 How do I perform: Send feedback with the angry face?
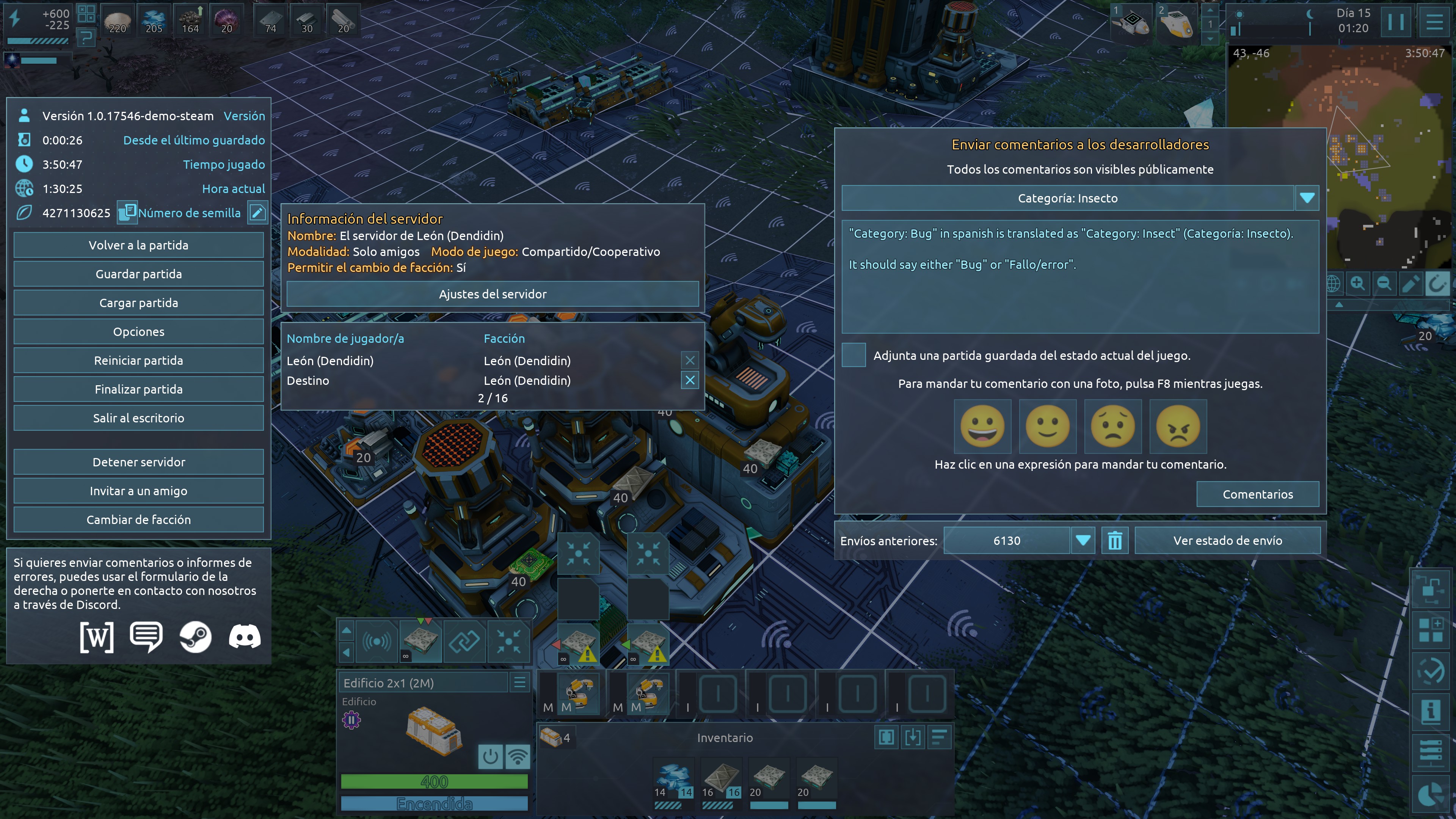coord(1178,426)
